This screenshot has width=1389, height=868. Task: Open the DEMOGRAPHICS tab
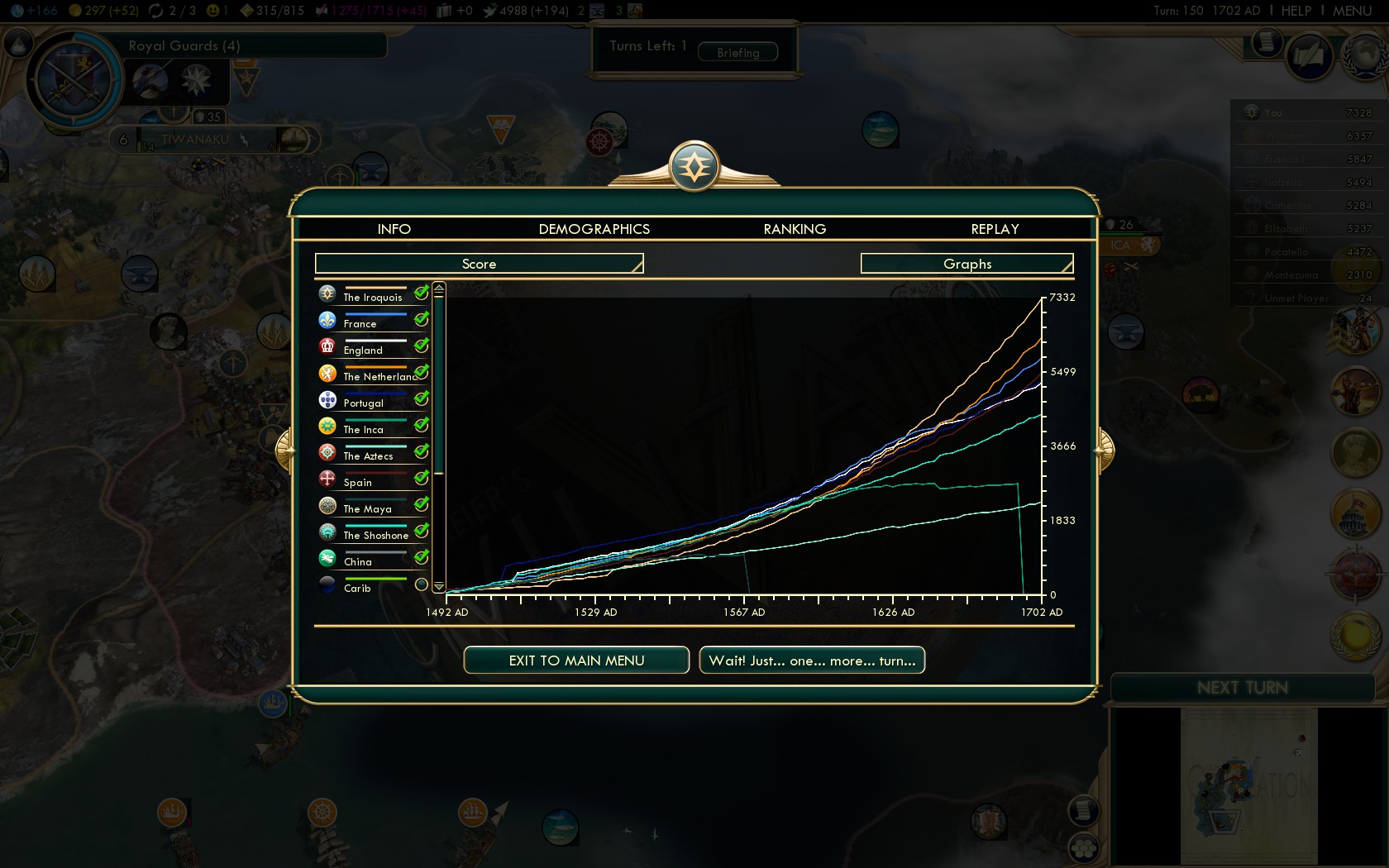click(594, 229)
